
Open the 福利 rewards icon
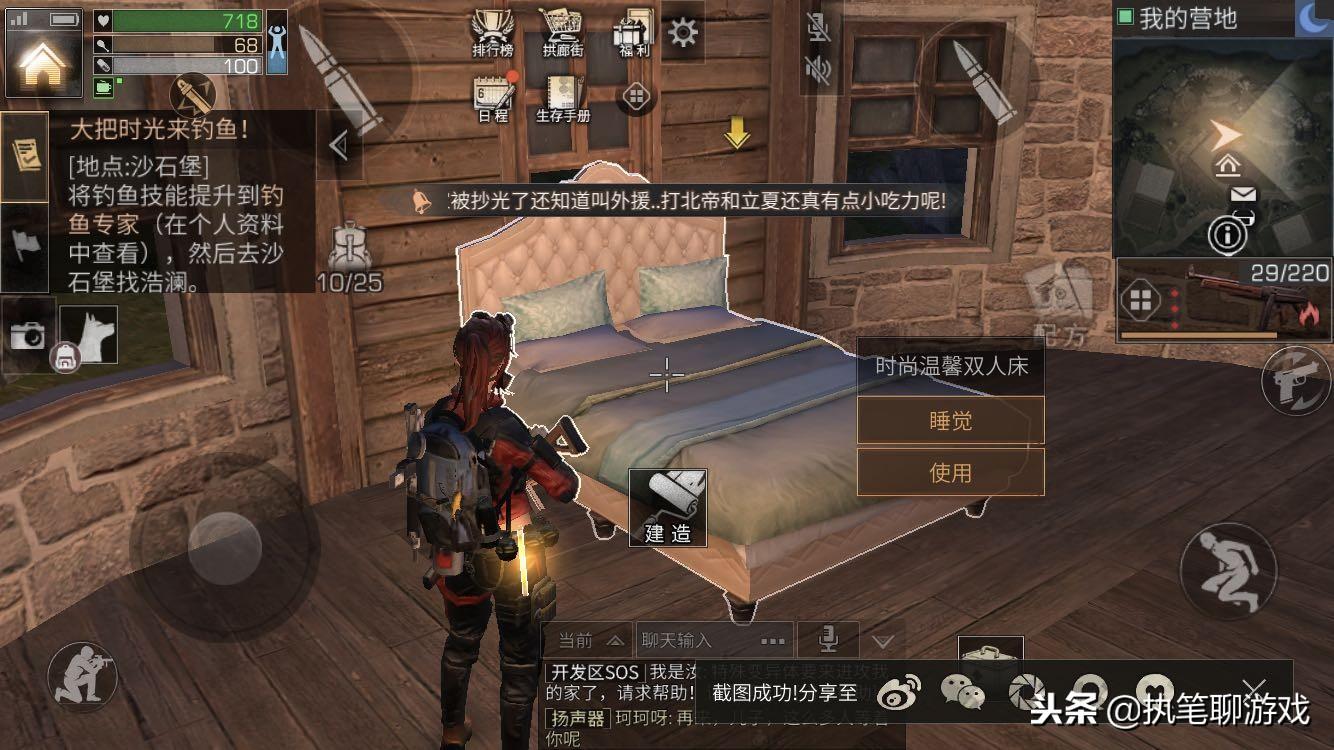coord(634,33)
